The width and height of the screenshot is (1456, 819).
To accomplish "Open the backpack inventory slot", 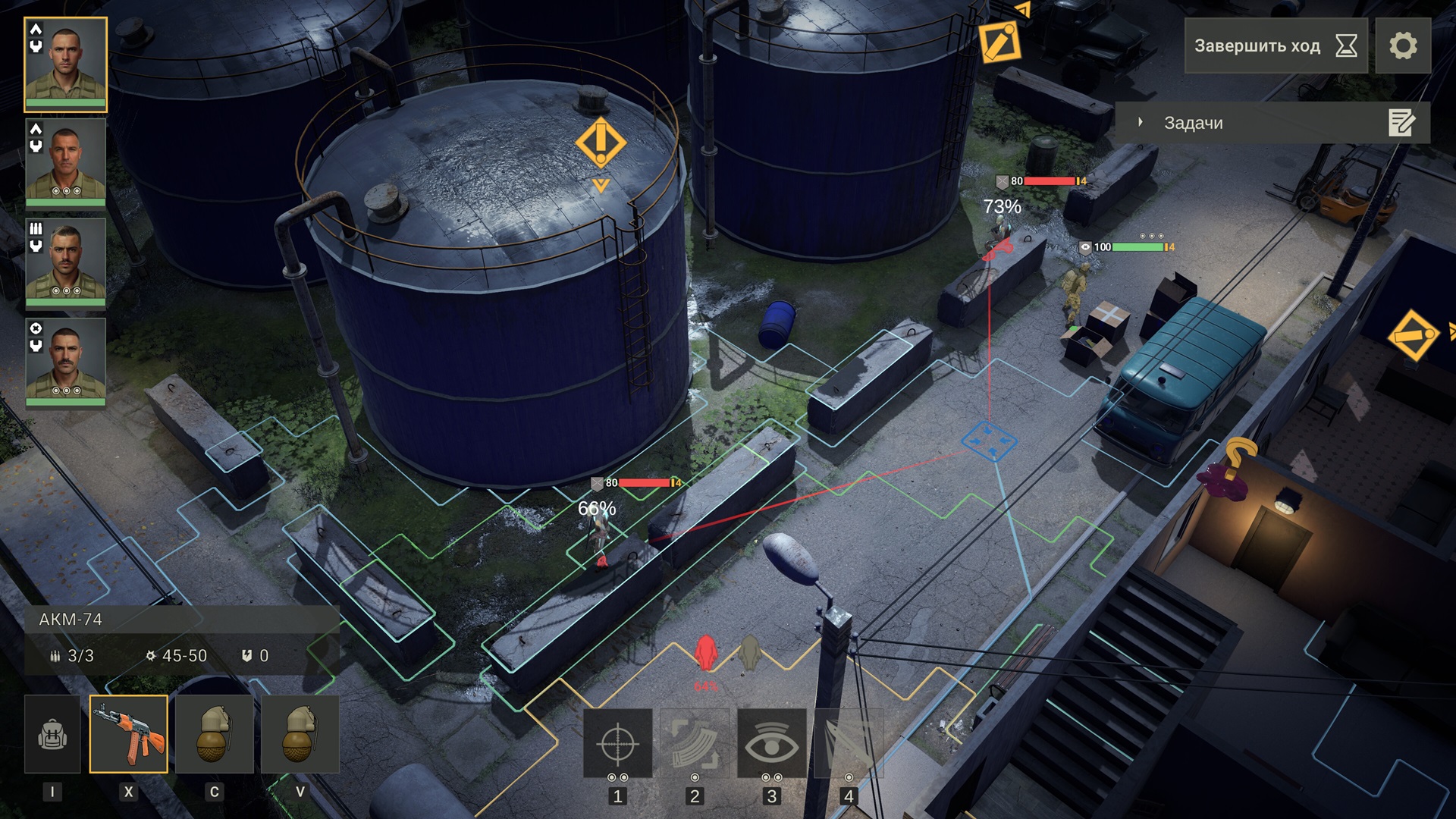I will pyautogui.click(x=52, y=734).
